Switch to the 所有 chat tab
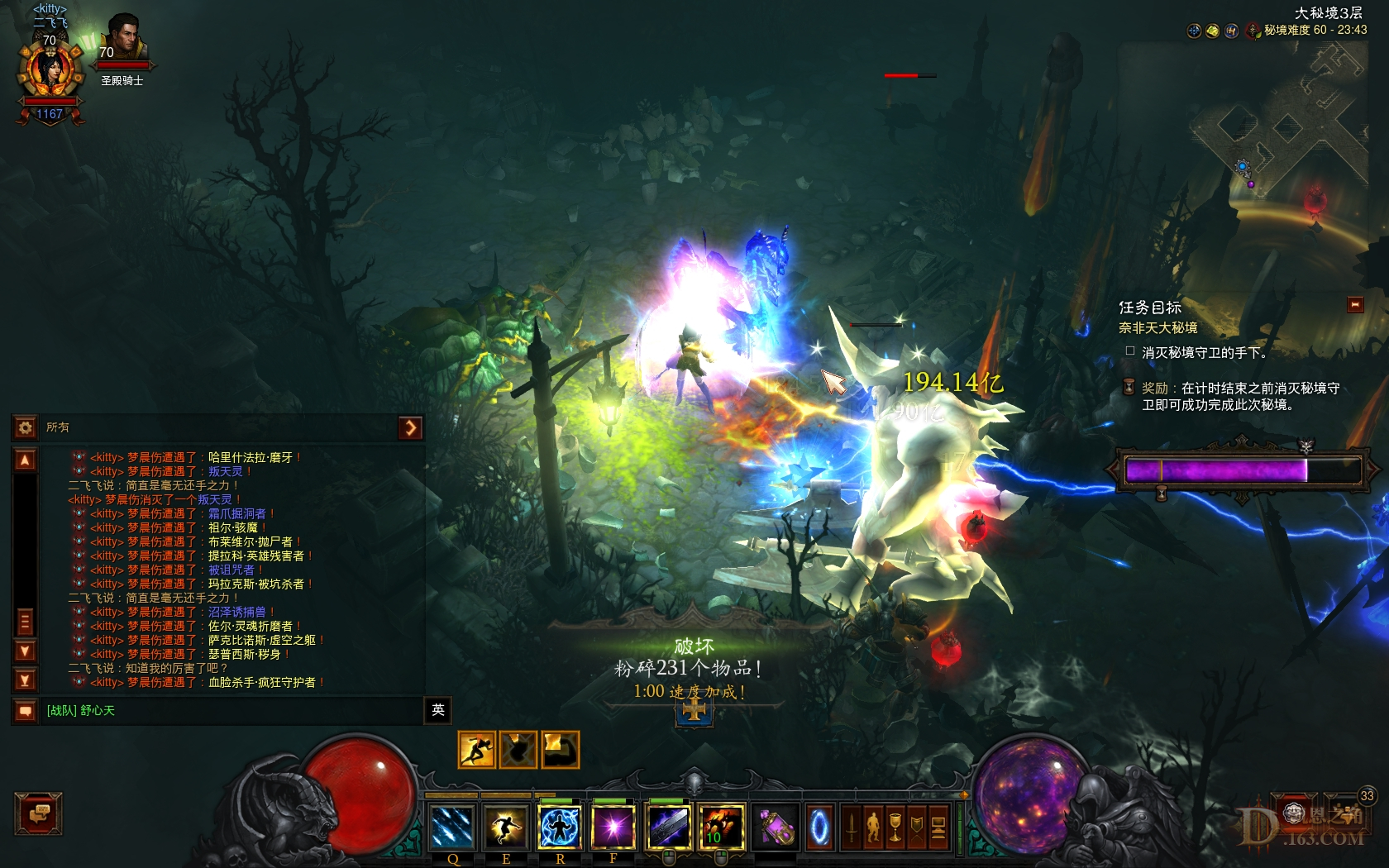The height and width of the screenshot is (868, 1389). tap(58, 427)
